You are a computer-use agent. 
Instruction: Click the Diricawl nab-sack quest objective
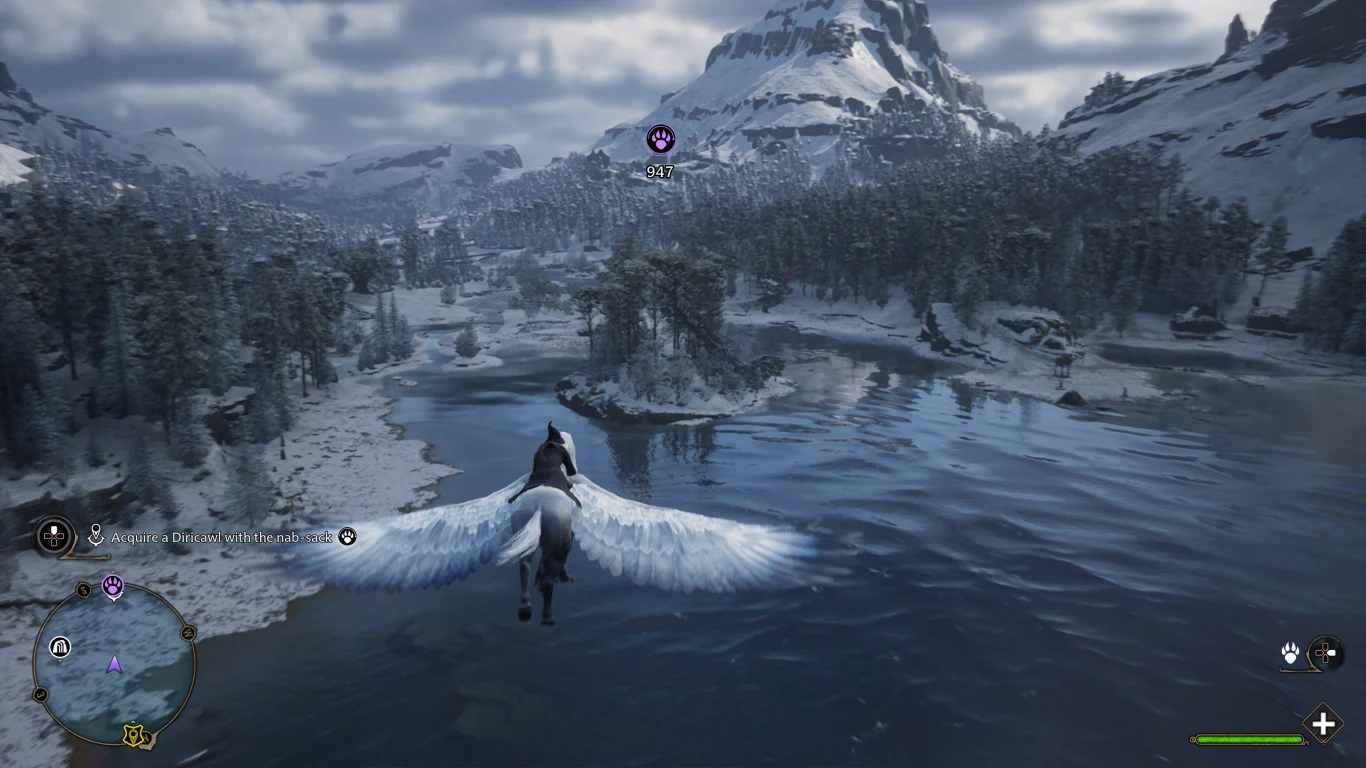pyautogui.click(x=221, y=537)
